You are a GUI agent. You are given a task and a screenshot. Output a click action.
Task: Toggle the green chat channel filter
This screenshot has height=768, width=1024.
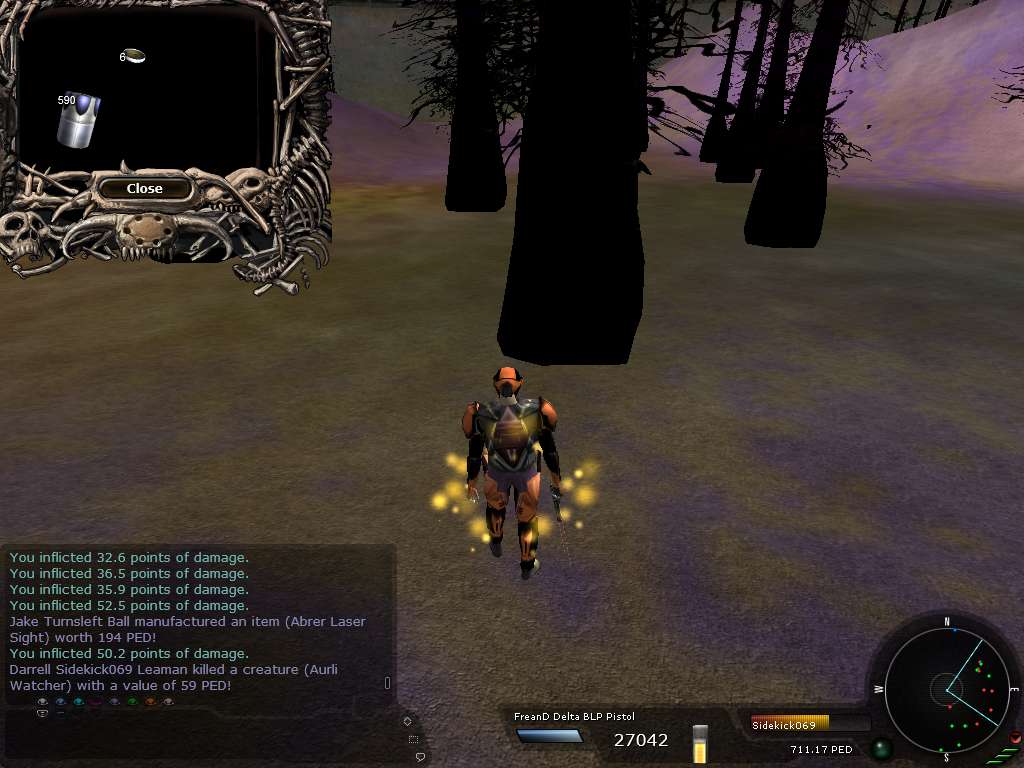pyautogui.click(x=132, y=702)
